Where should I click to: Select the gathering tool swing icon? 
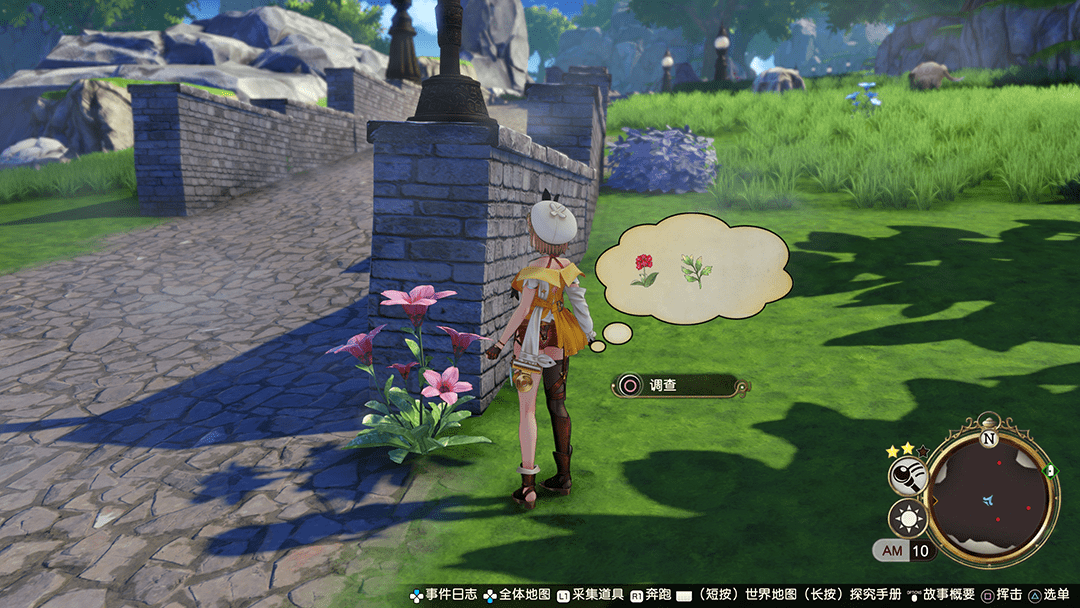click(x=906, y=474)
